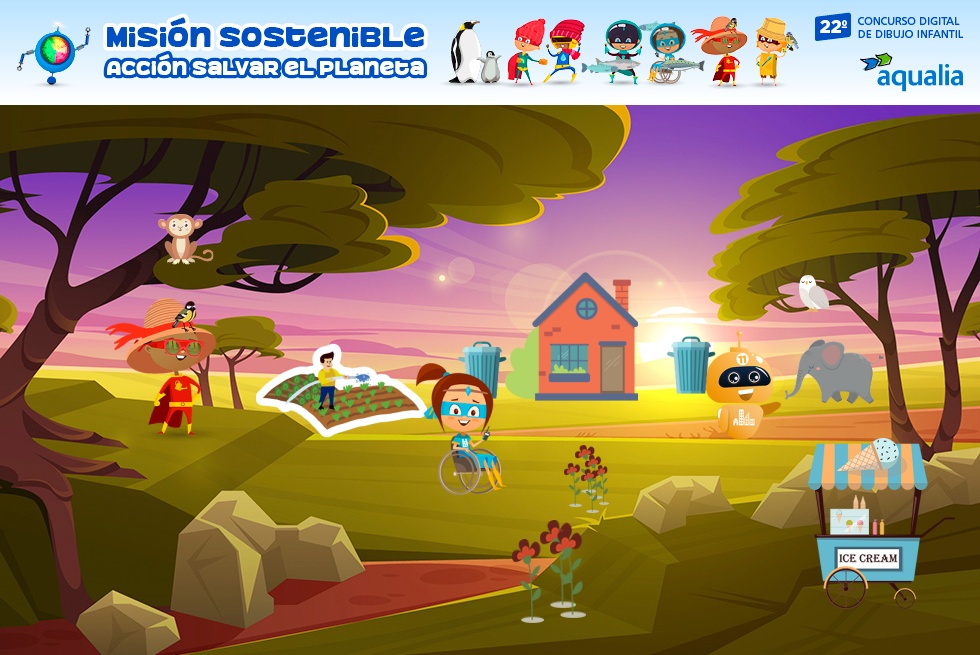The image size is (980, 655).
Task: Open the 22º Concurso Digital de Dibujo Infantil badge
Action: click(890, 27)
